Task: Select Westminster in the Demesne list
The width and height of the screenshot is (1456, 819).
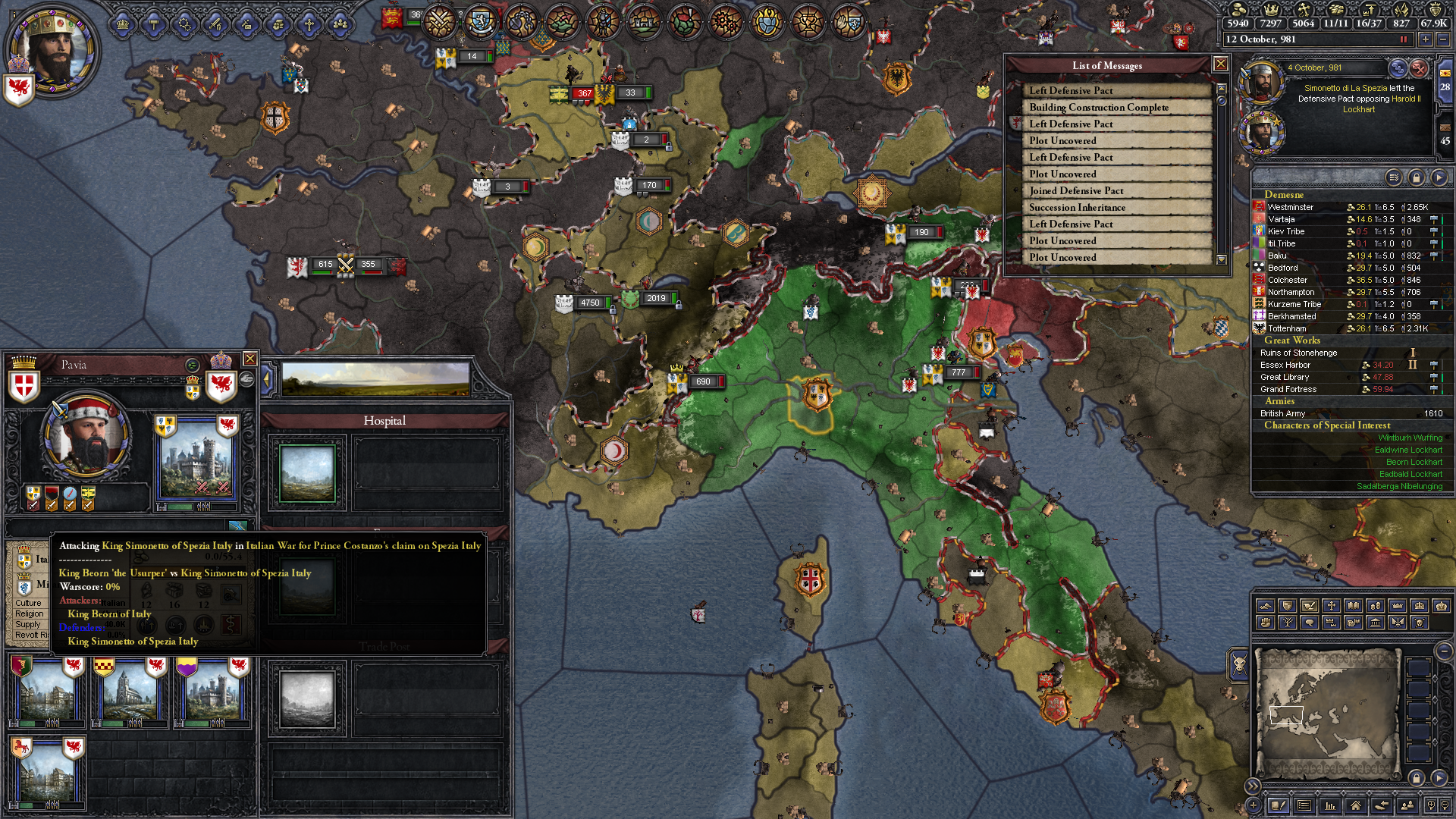Action: (x=1291, y=207)
